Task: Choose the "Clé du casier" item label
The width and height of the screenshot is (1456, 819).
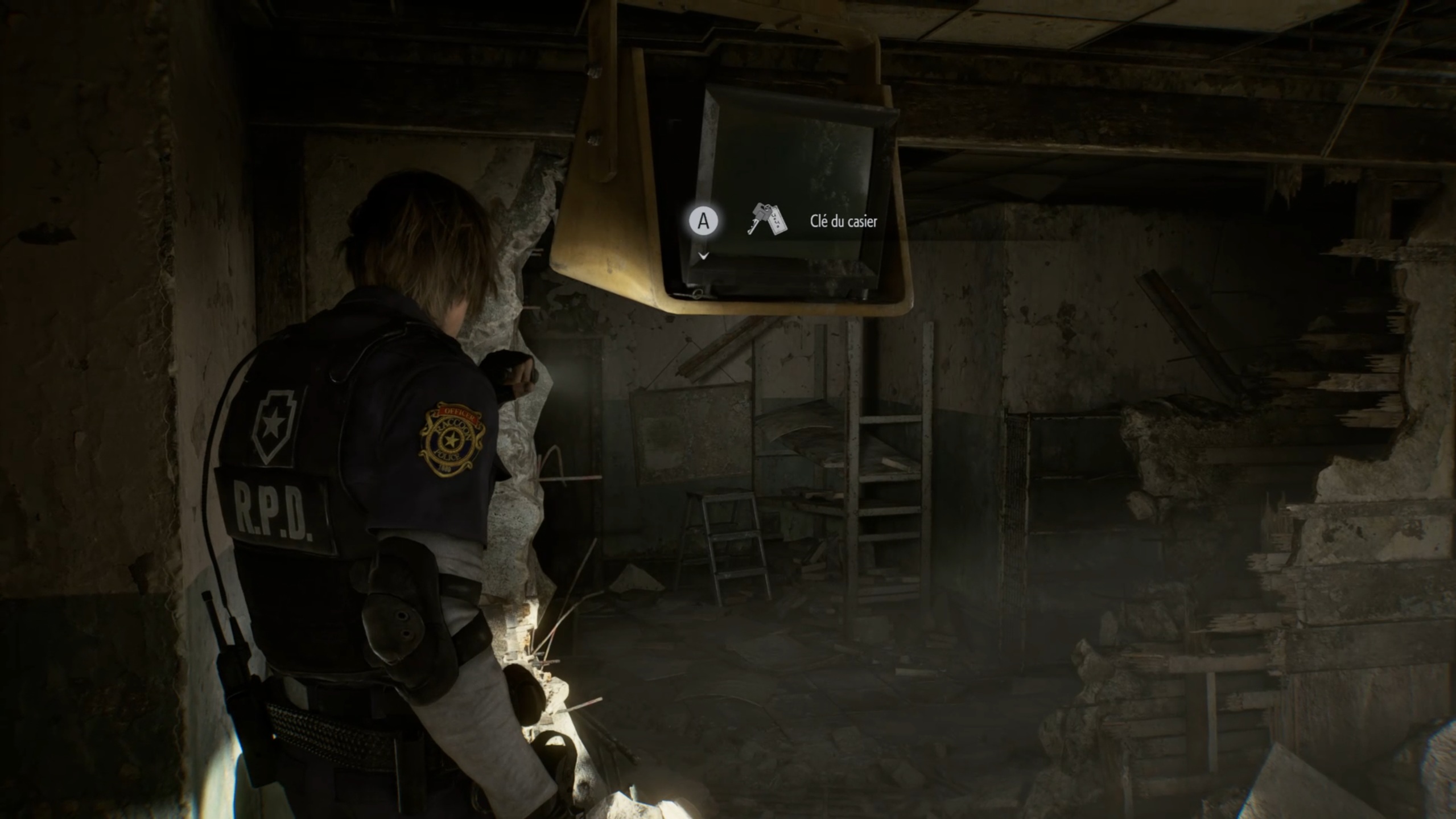Action: pyautogui.click(x=843, y=221)
